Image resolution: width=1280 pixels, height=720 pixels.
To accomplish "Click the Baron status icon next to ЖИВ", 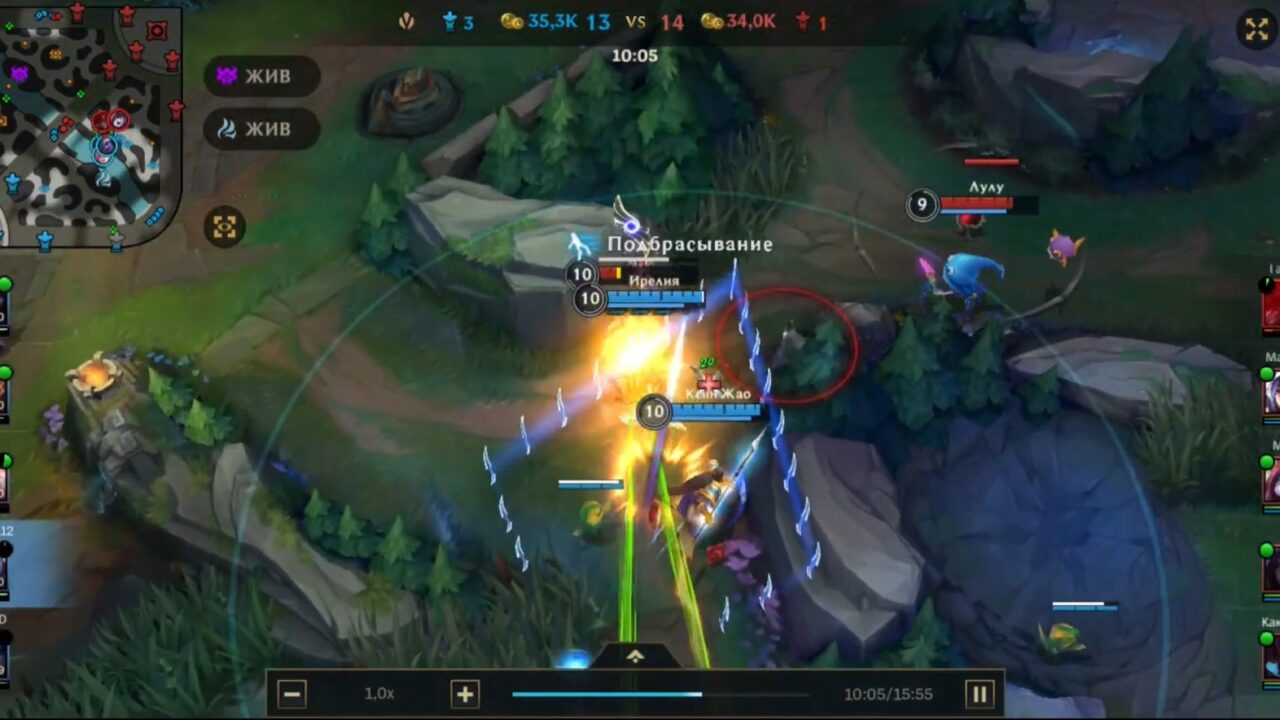I will click(225, 76).
